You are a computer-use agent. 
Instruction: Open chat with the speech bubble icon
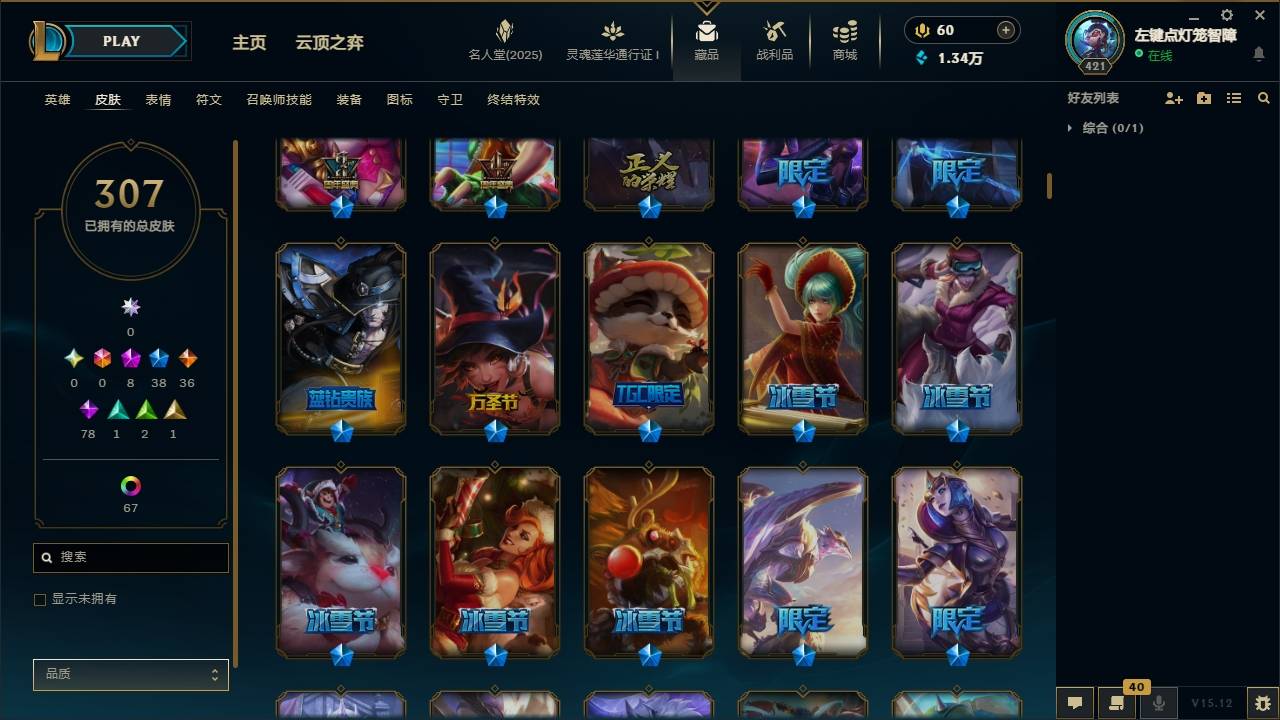[1073, 703]
